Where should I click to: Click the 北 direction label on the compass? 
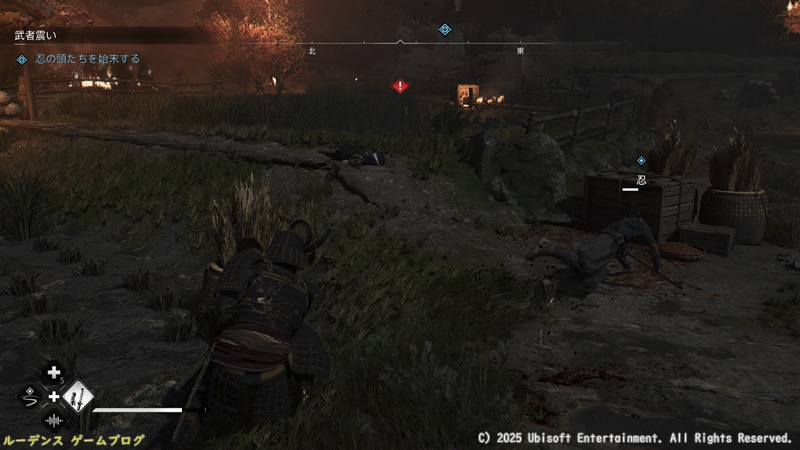click(312, 50)
